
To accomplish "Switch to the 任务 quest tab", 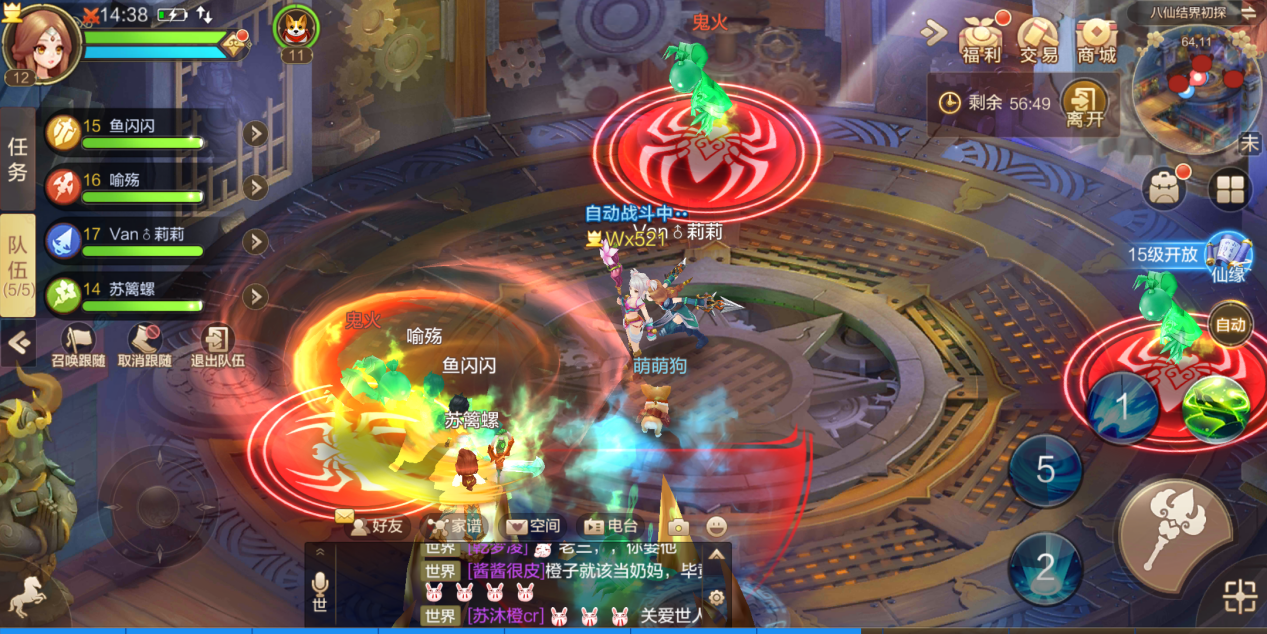I will point(18,159).
